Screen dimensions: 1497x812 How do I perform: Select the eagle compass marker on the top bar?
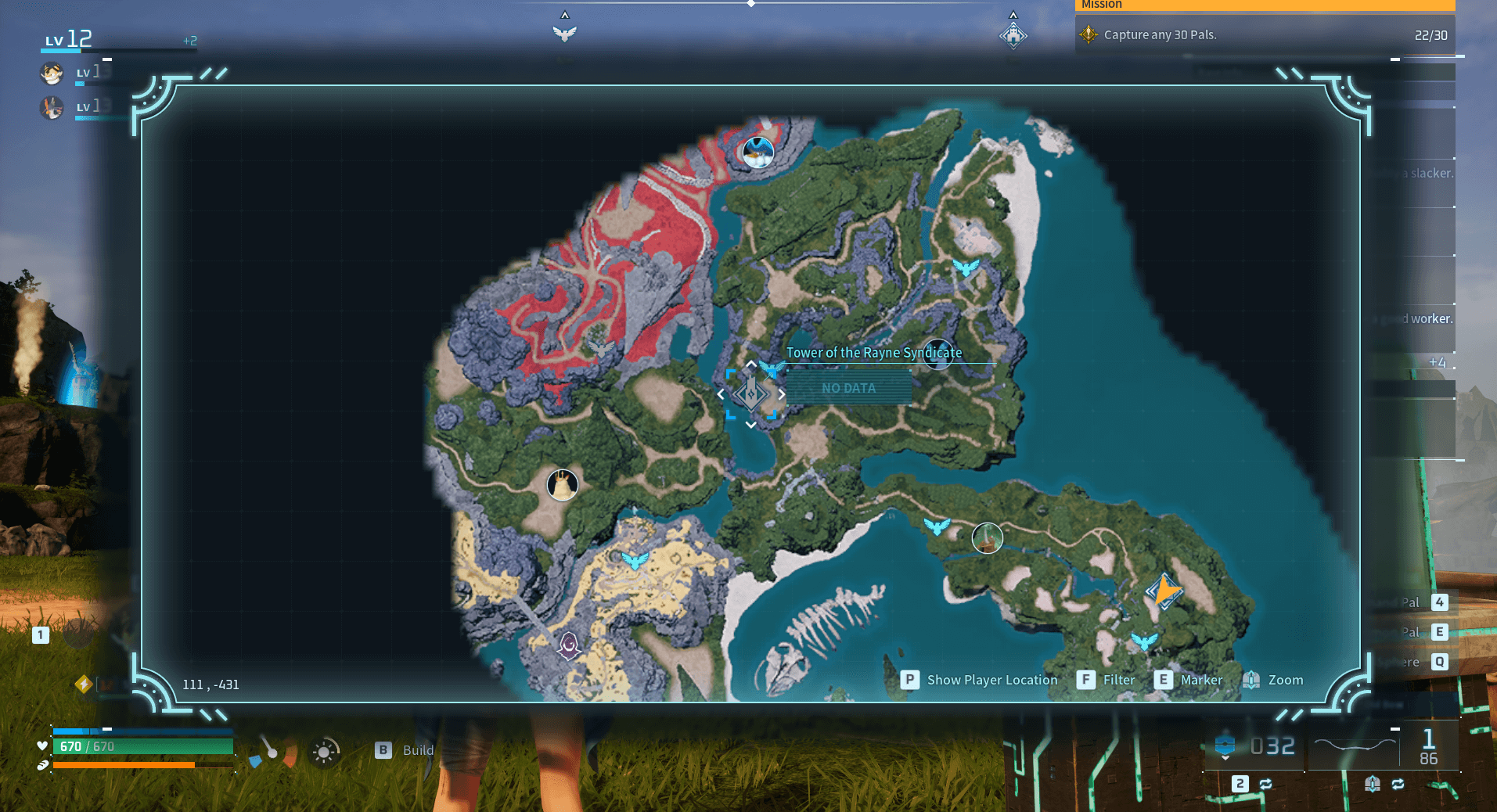tap(564, 33)
